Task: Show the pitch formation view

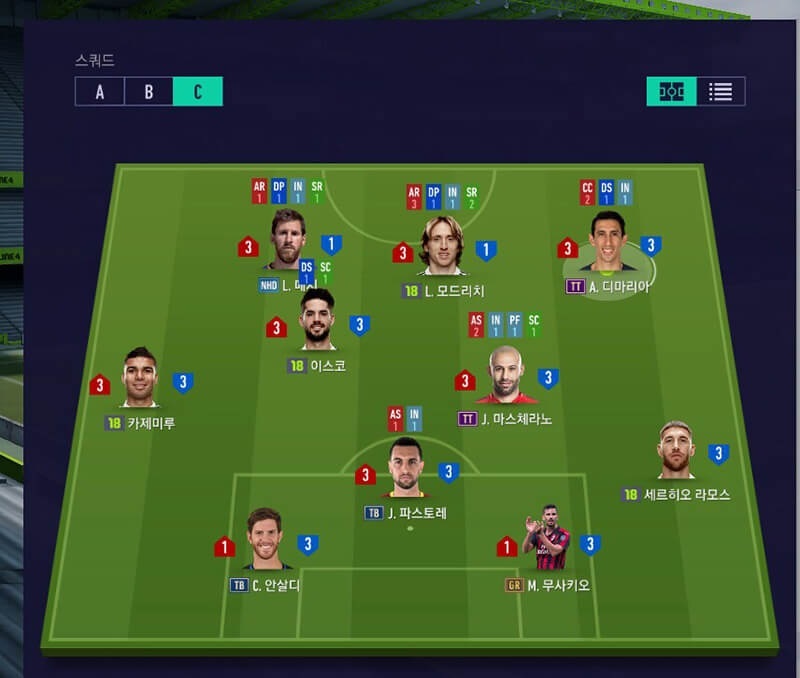Action: click(x=671, y=92)
